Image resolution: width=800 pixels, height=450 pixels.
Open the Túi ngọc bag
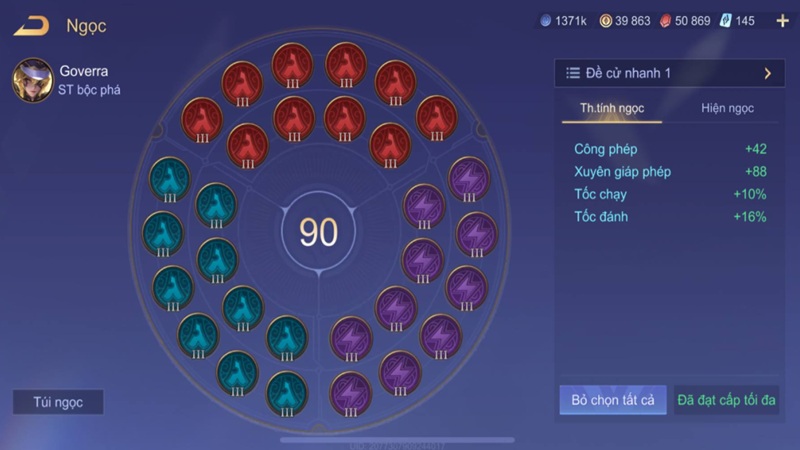[x=58, y=402]
